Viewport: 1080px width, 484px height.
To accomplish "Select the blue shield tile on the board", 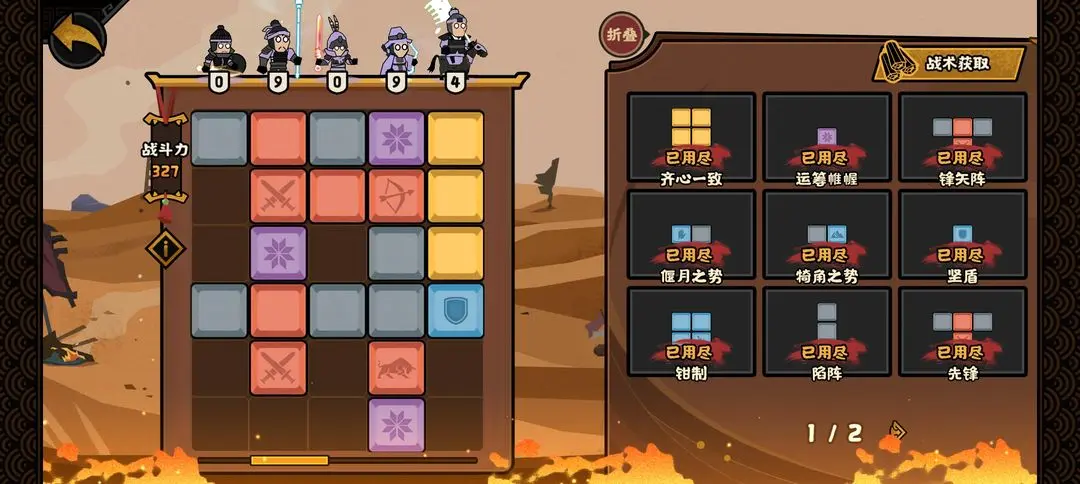I will [455, 310].
